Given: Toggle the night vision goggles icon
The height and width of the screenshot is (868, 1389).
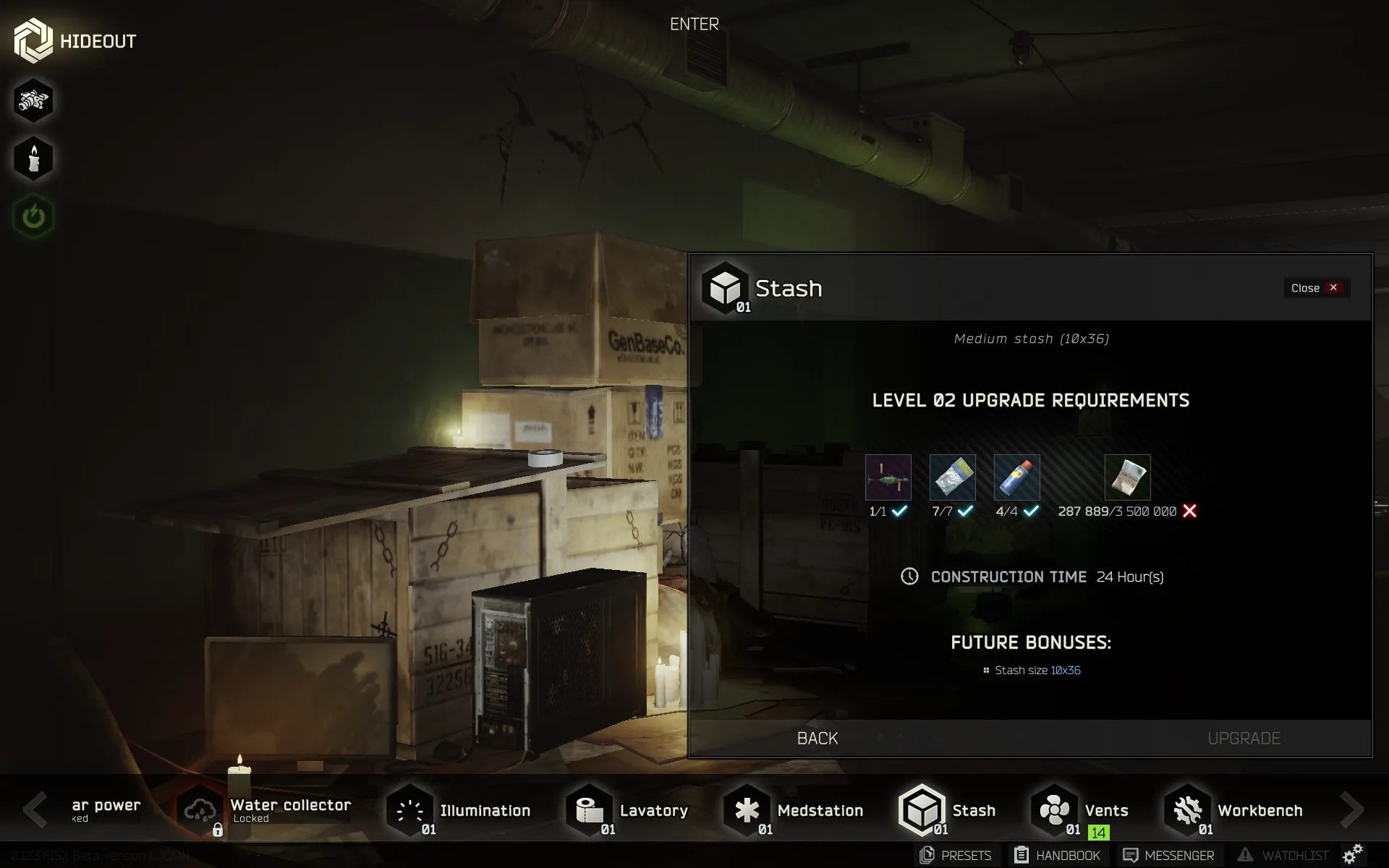Looking at the screenshot, I should 33,101.
